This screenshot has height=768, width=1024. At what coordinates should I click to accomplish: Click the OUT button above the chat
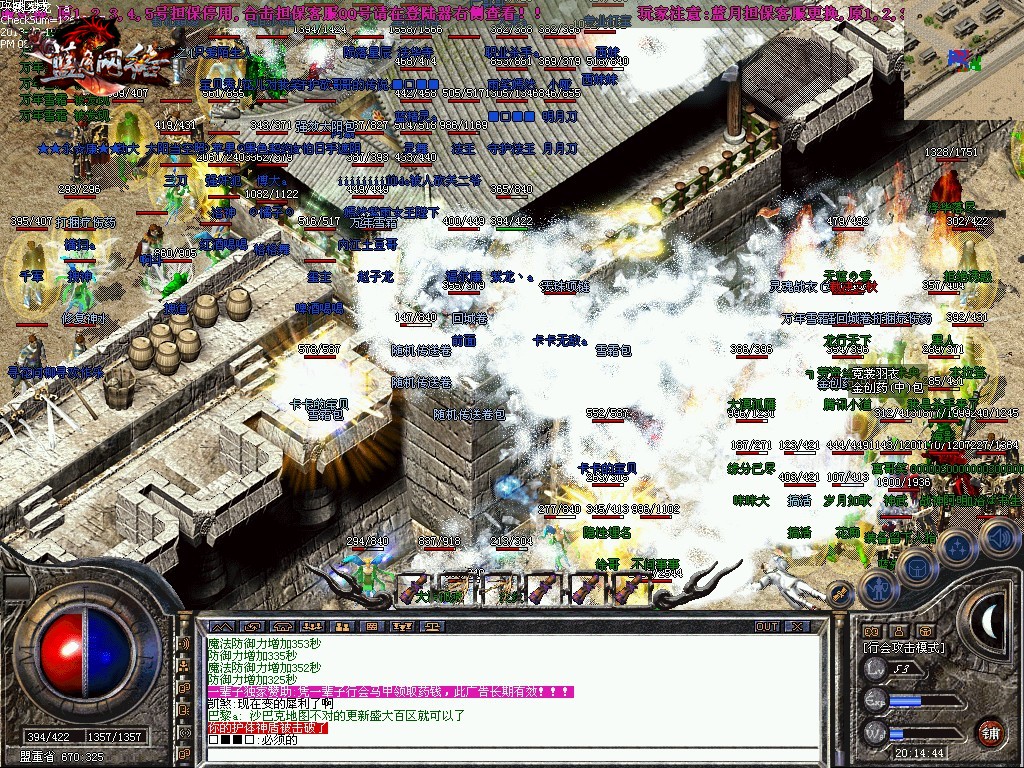click(767, 626)
